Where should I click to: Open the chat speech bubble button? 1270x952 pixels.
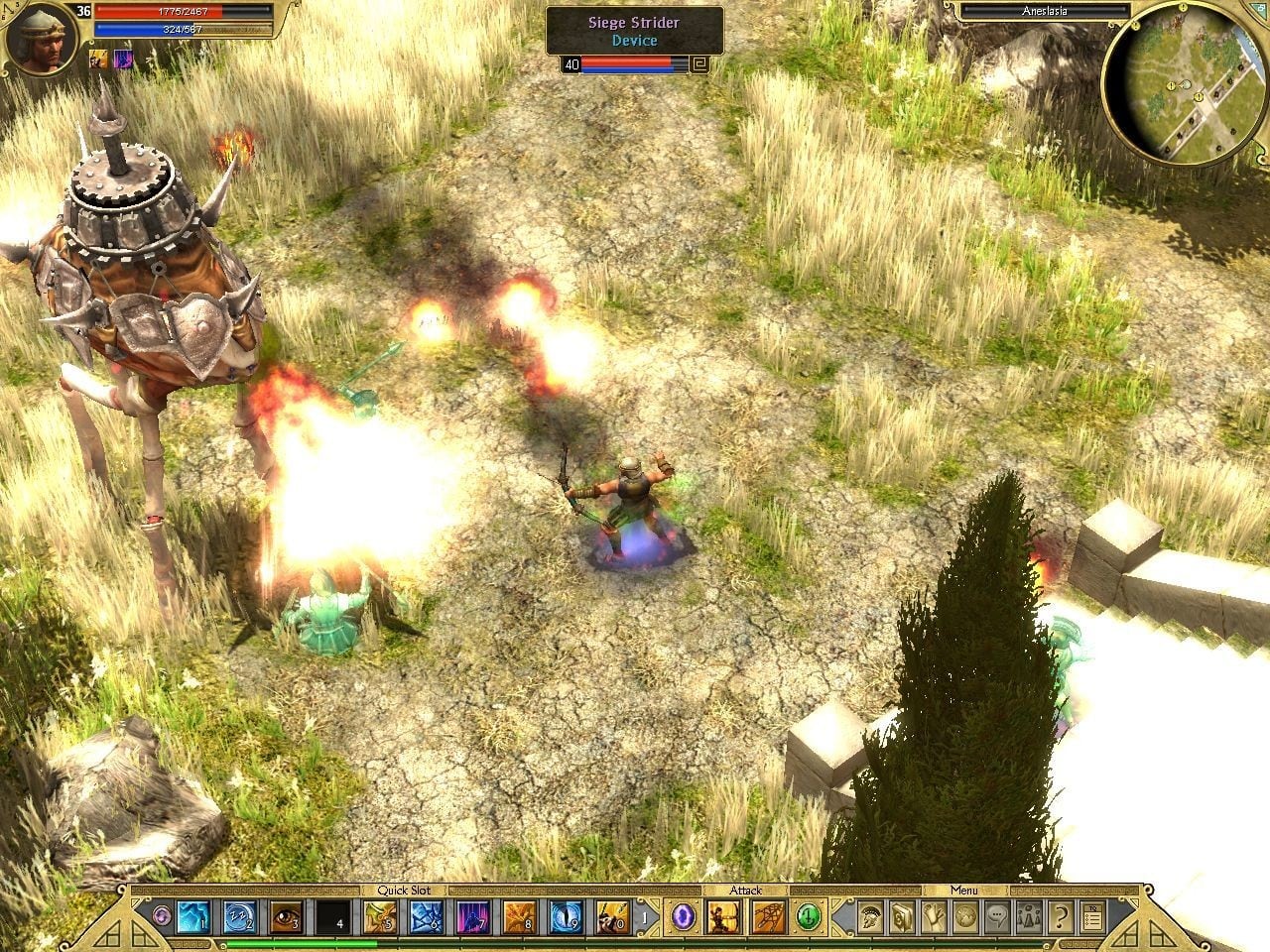pyautogui.click(x=997, y=917)
